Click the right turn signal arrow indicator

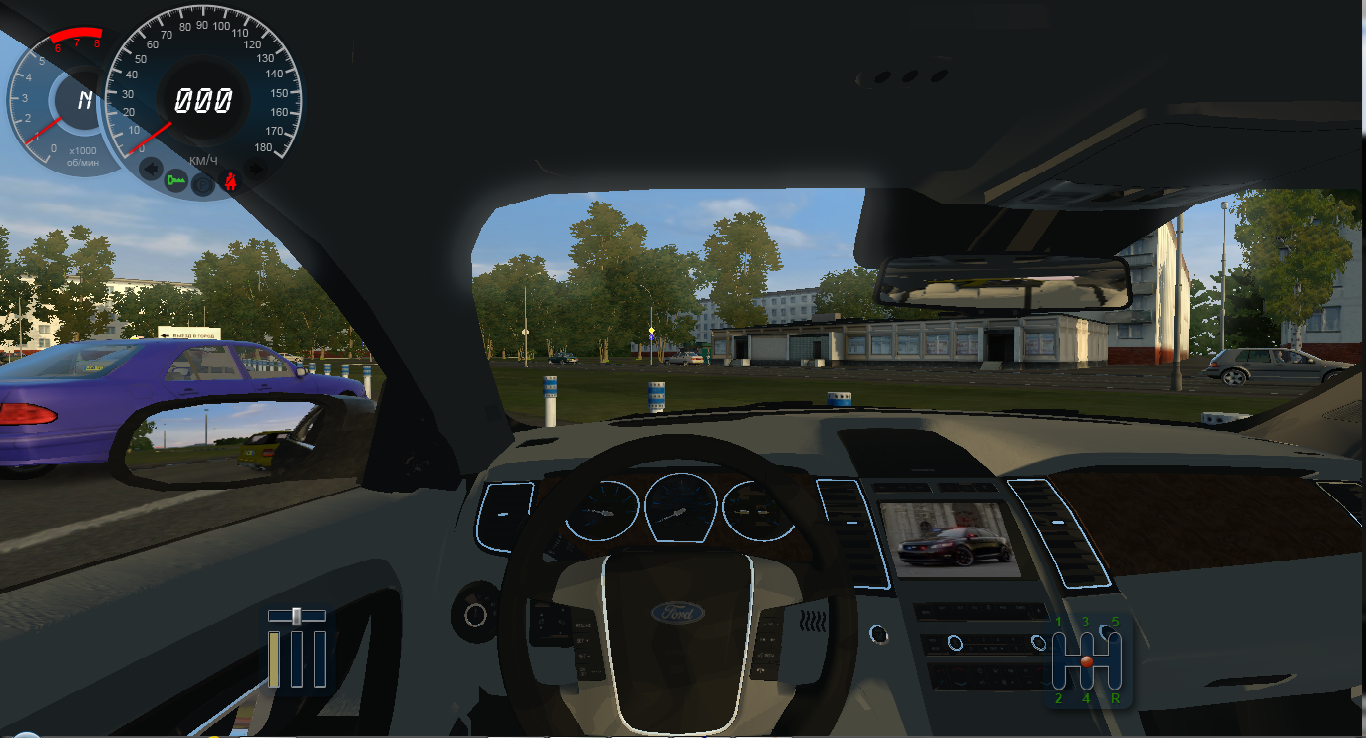pos(256,168)
